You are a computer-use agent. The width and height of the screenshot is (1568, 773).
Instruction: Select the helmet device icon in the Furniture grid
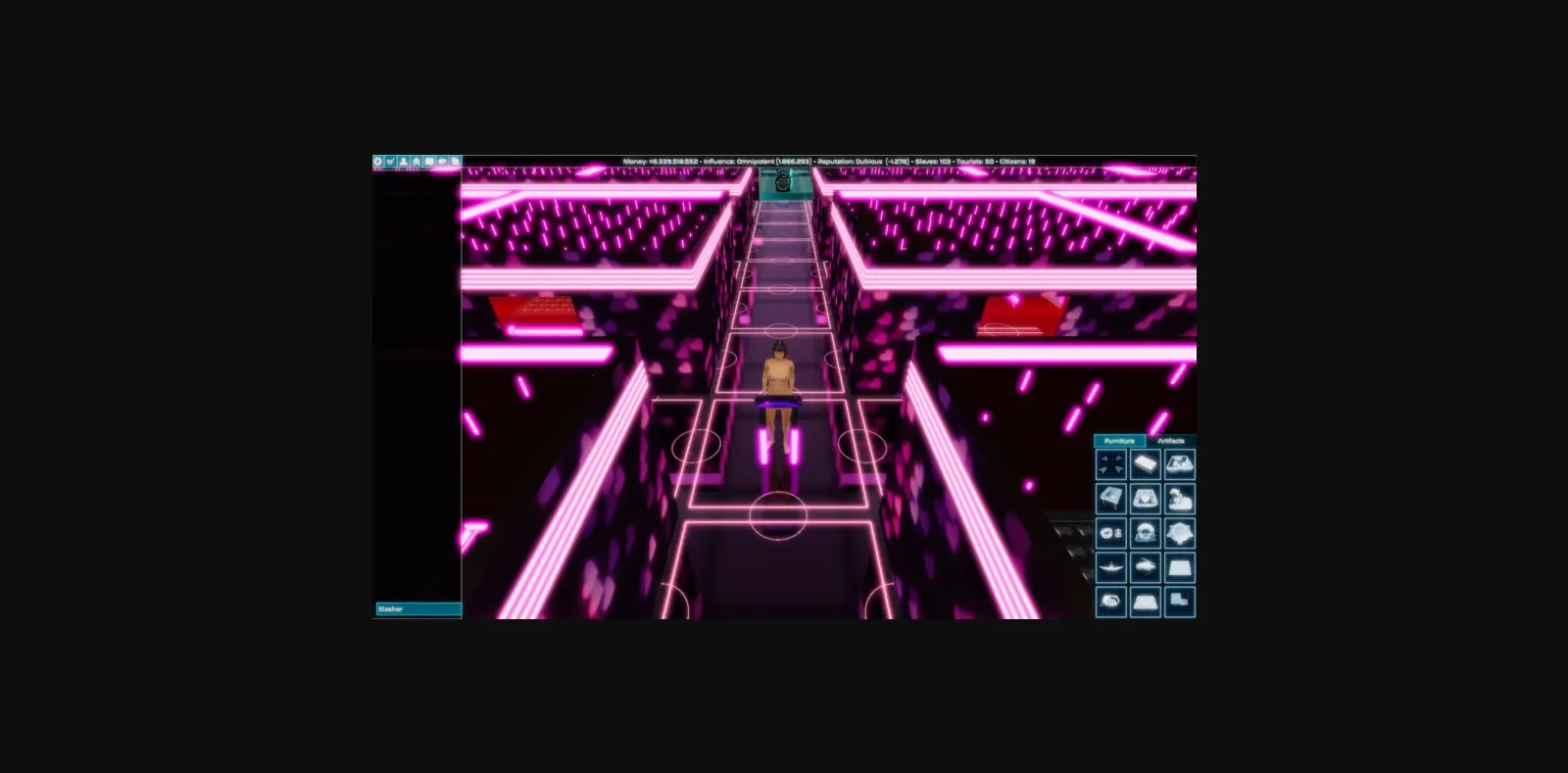1146,533
